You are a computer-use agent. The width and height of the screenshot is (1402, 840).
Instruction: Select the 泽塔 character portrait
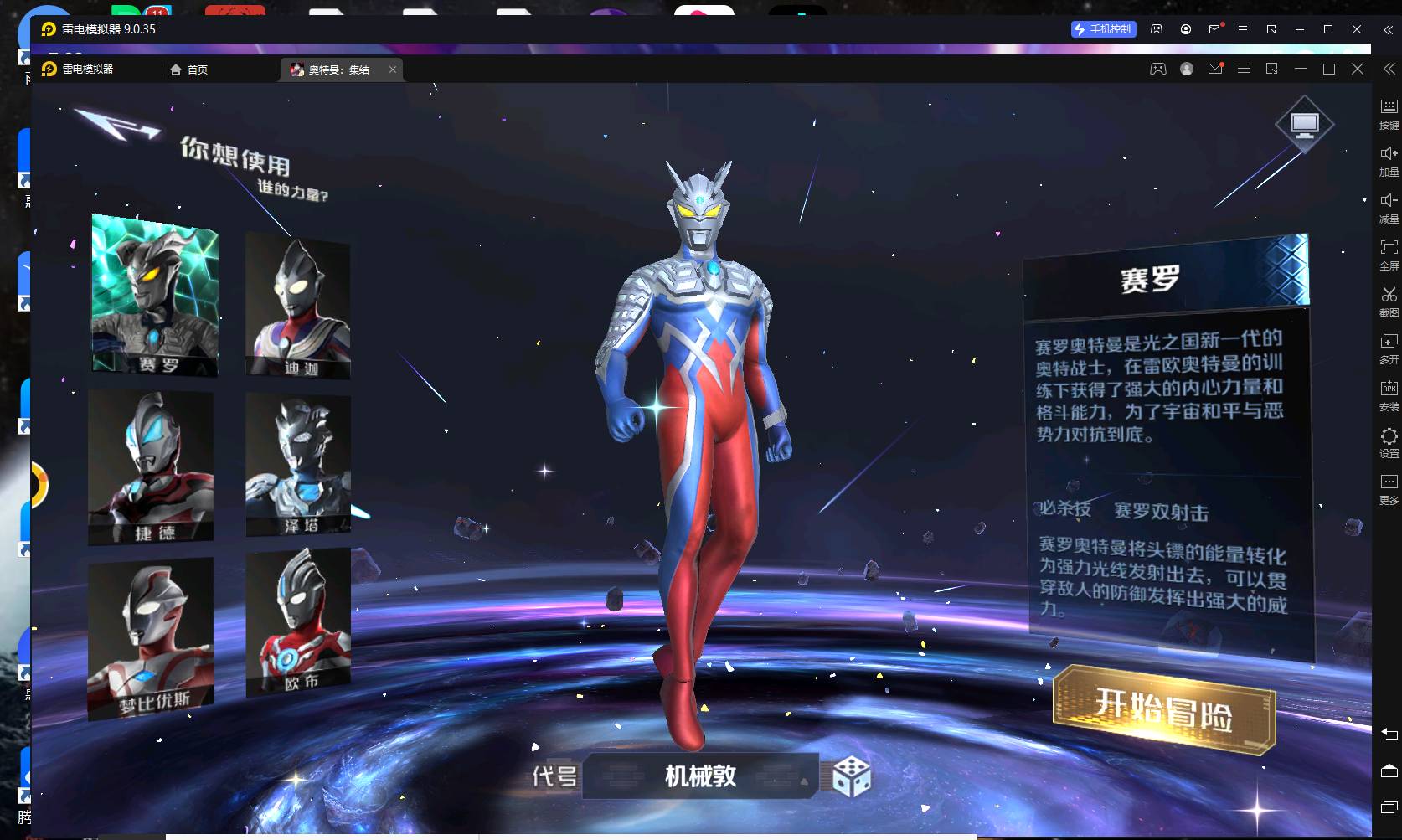298,464
